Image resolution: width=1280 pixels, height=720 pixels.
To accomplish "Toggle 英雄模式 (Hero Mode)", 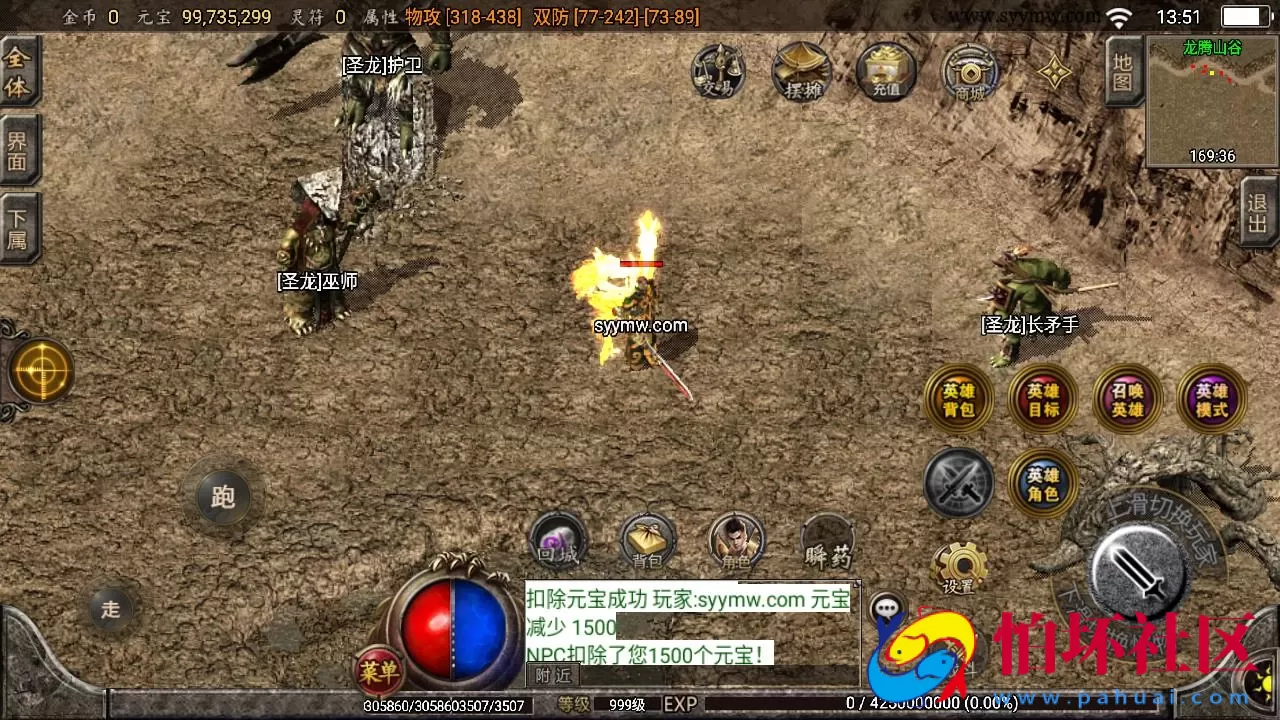I will tap(1212, 398).
